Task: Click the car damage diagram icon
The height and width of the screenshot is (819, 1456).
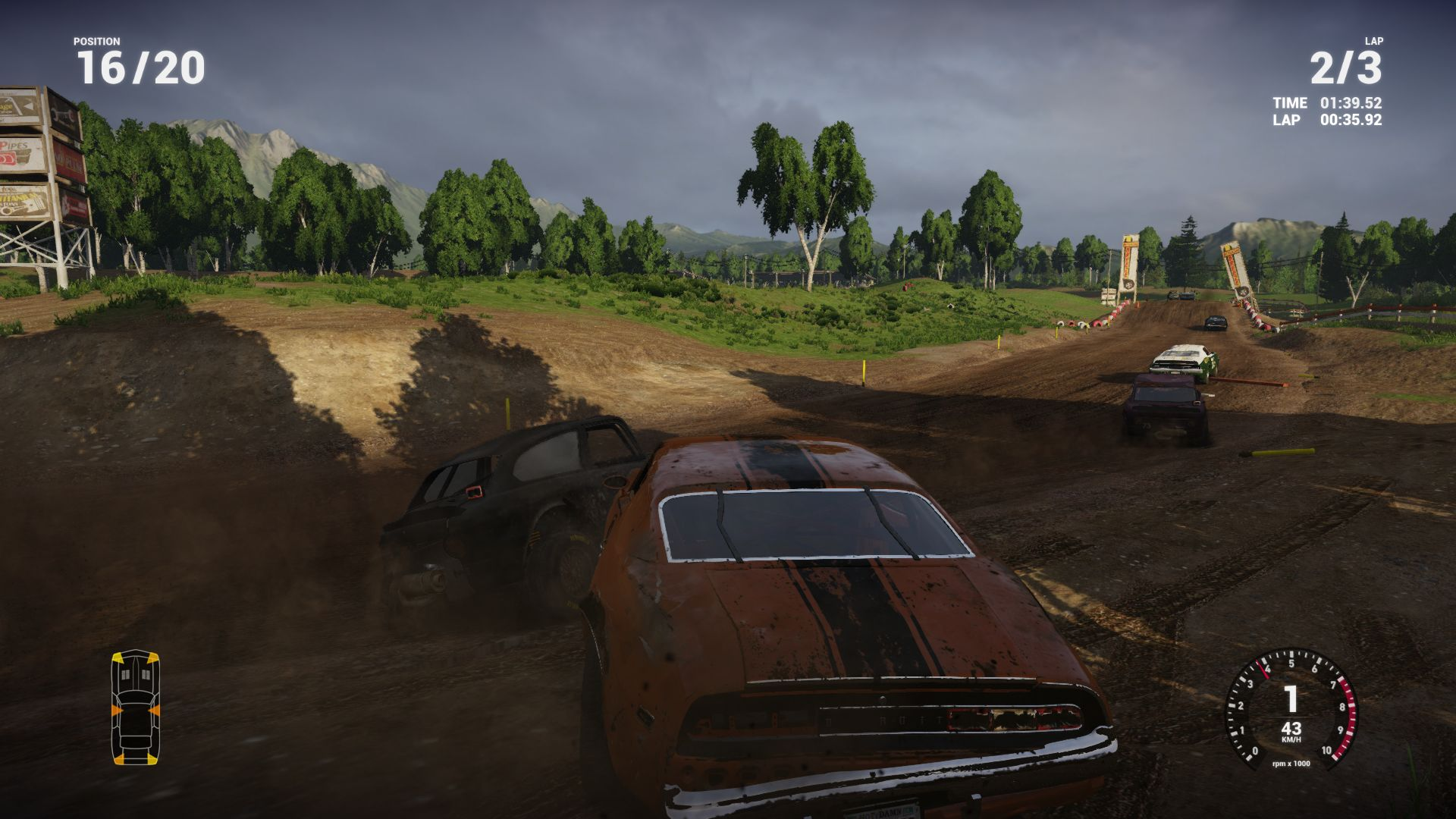Action: (136, 708)
